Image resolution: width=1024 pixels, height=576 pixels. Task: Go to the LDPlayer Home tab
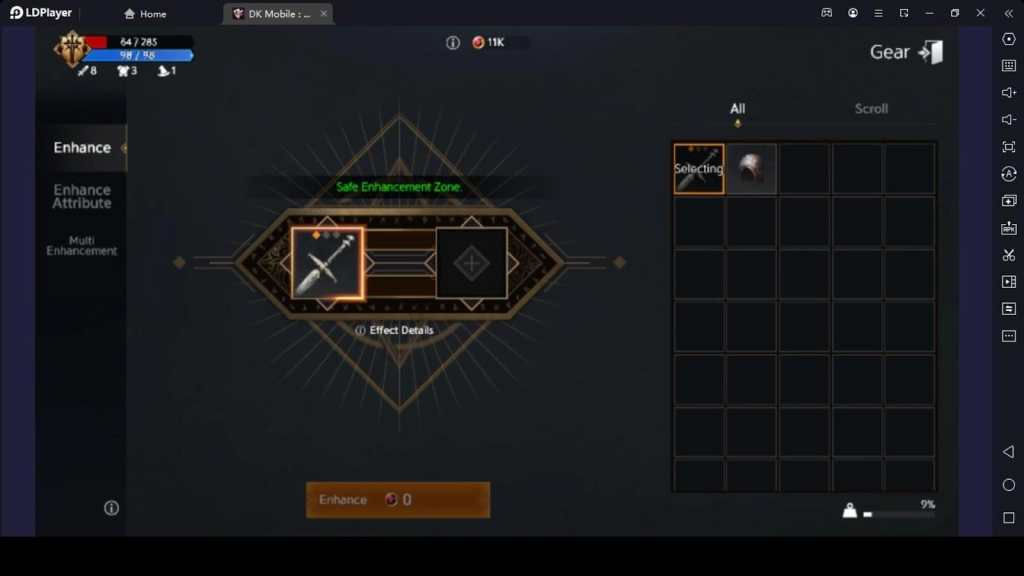click(x=145, y=14)
